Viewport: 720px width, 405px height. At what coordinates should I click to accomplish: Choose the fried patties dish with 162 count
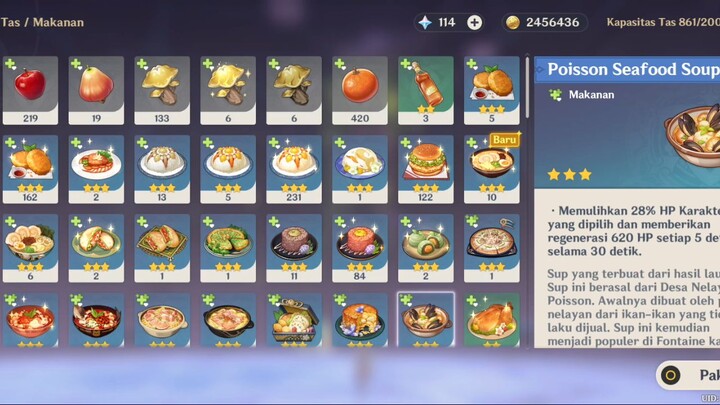point(29,168)
